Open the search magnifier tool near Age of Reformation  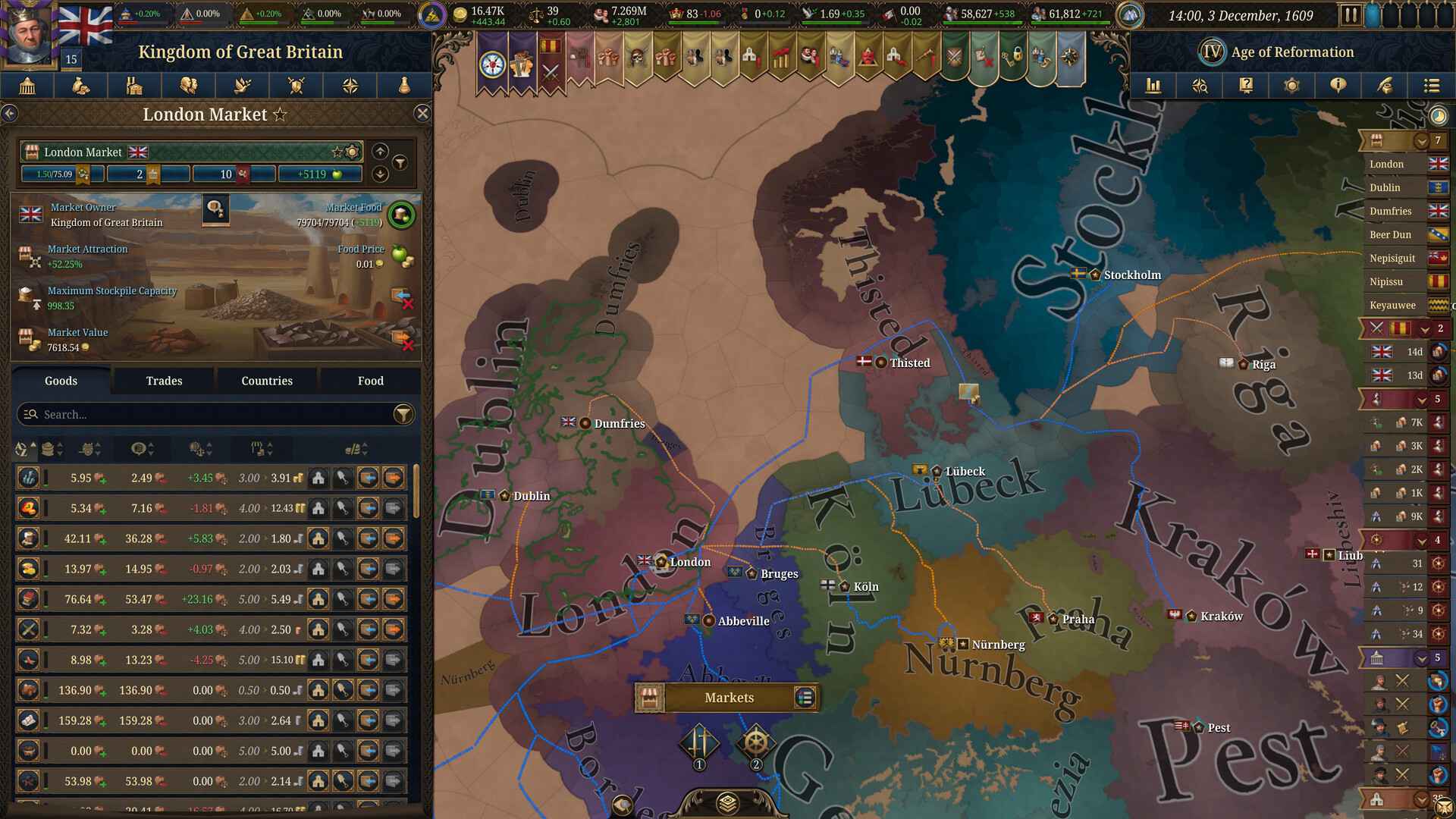1201,86
